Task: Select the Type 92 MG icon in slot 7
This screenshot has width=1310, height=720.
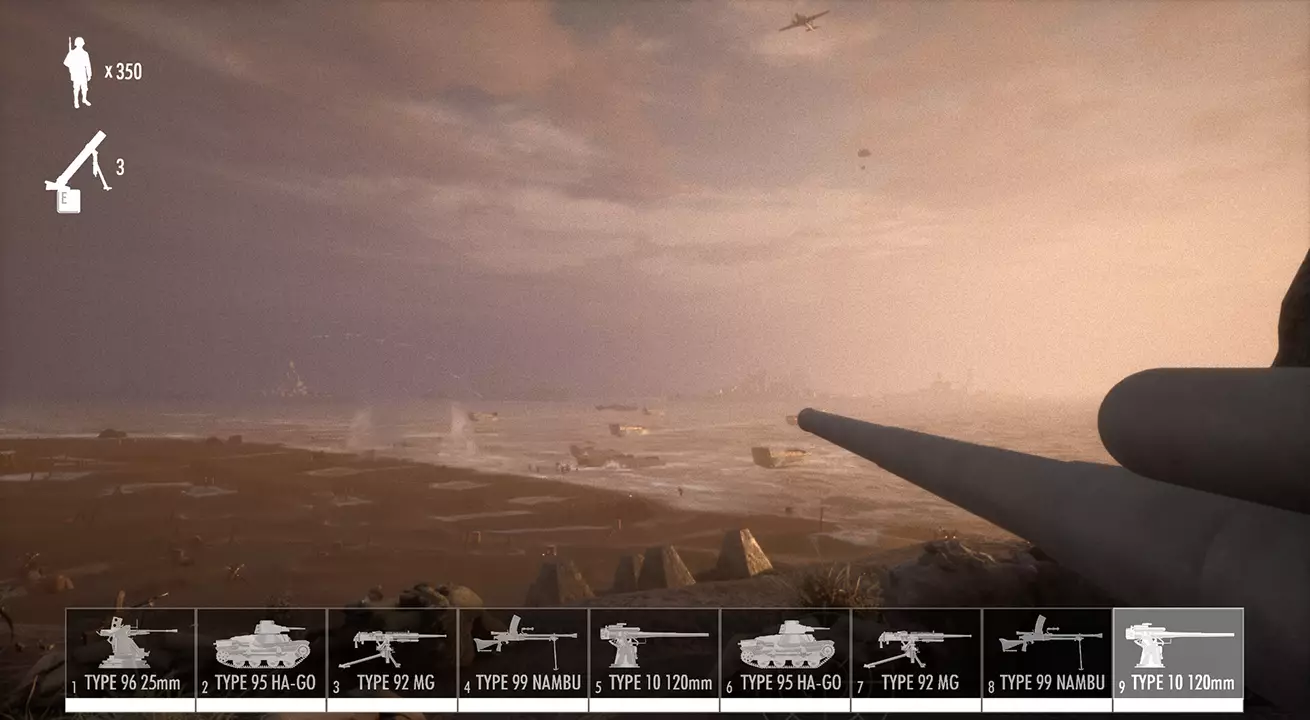Action: coord(915,648)
